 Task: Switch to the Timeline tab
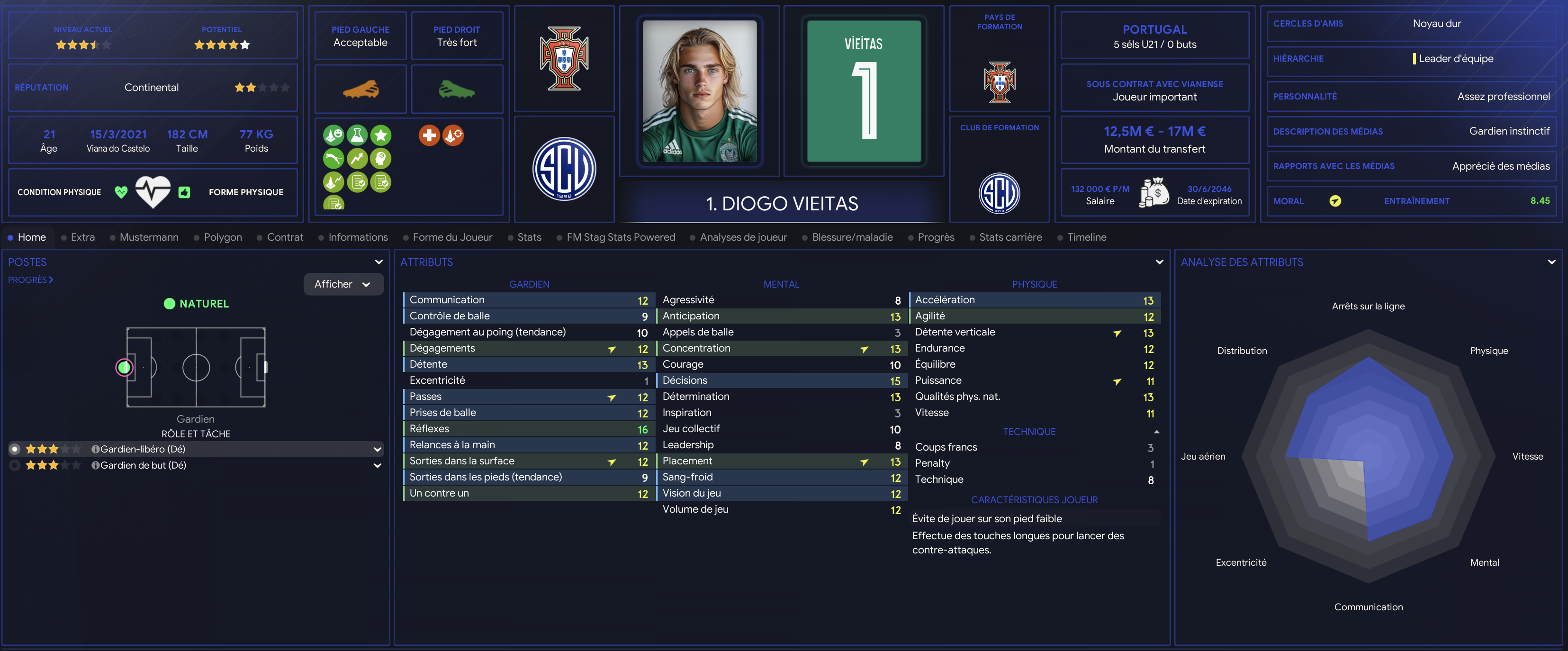pos(1086,237)
